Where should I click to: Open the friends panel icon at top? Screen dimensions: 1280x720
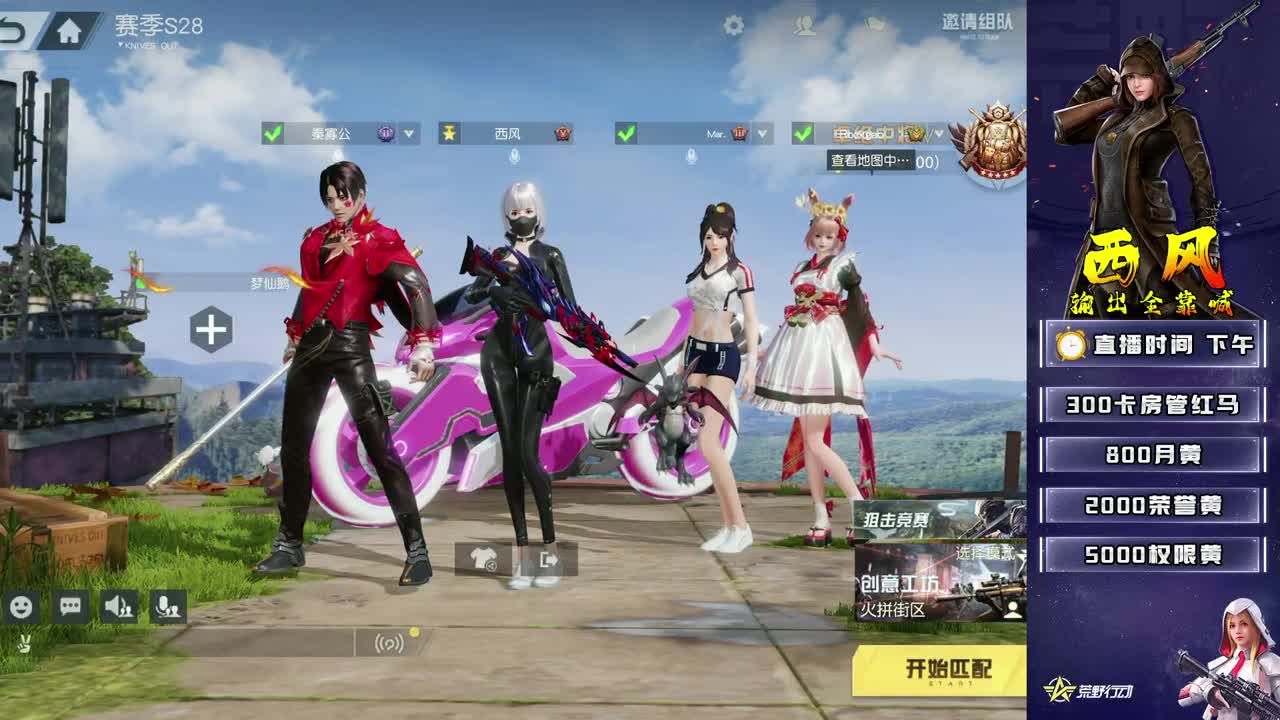802,23
